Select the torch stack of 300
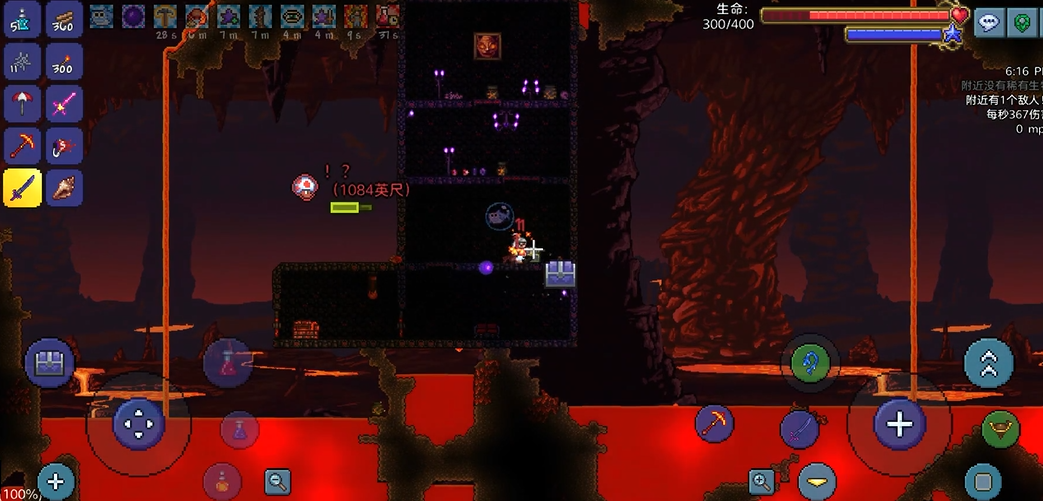The width and height of the screenshot is (1043, 501). coord(64,61)
